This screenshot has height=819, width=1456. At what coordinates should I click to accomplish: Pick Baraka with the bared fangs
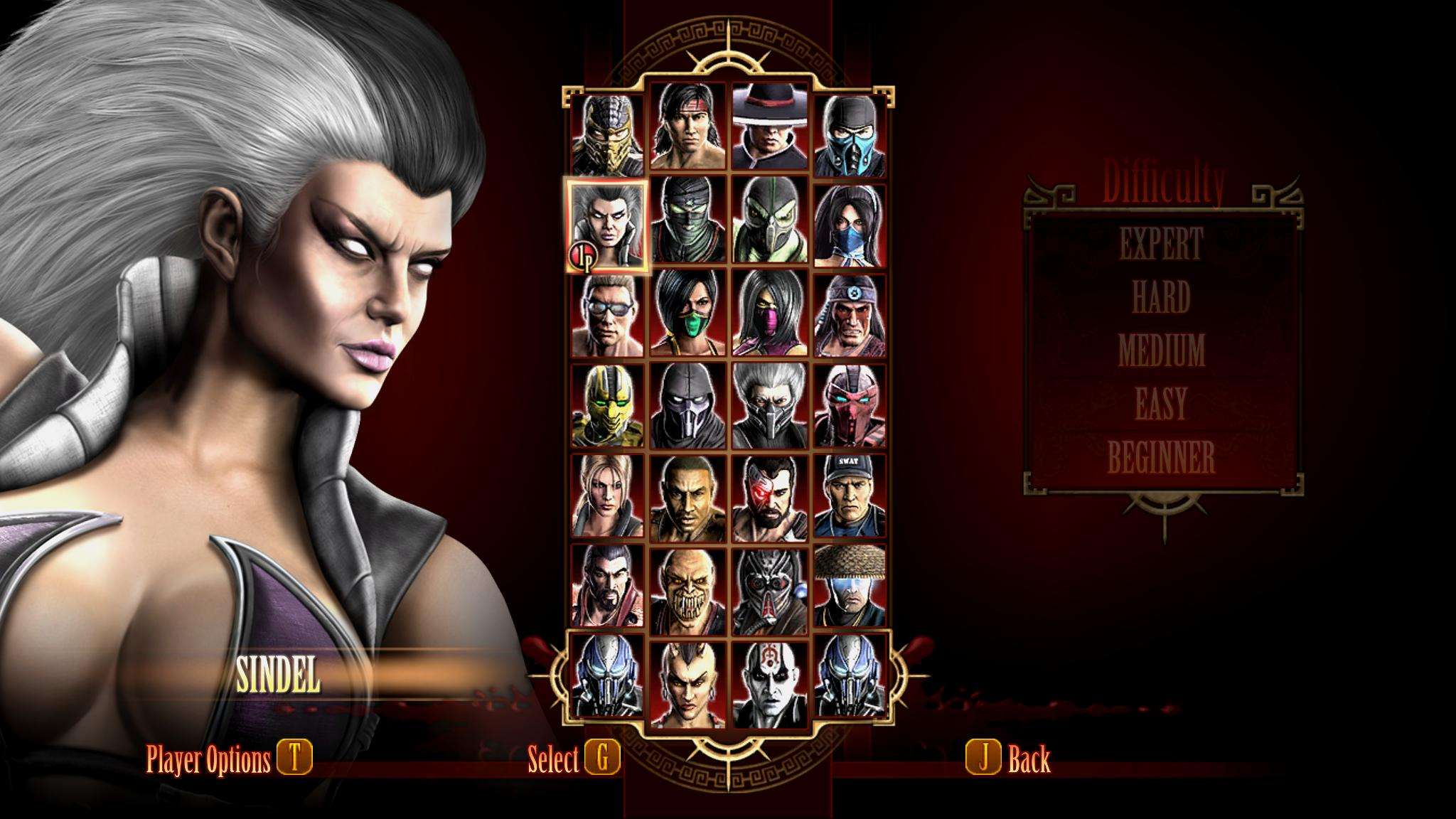(x=687, y=587)
